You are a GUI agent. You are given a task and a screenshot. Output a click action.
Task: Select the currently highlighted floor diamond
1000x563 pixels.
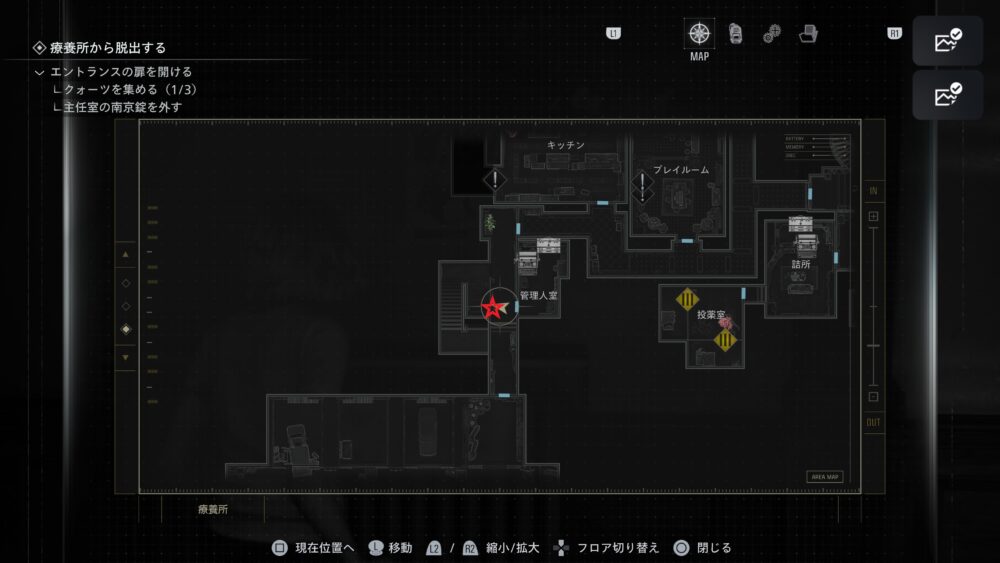click(x=125, y=330)
